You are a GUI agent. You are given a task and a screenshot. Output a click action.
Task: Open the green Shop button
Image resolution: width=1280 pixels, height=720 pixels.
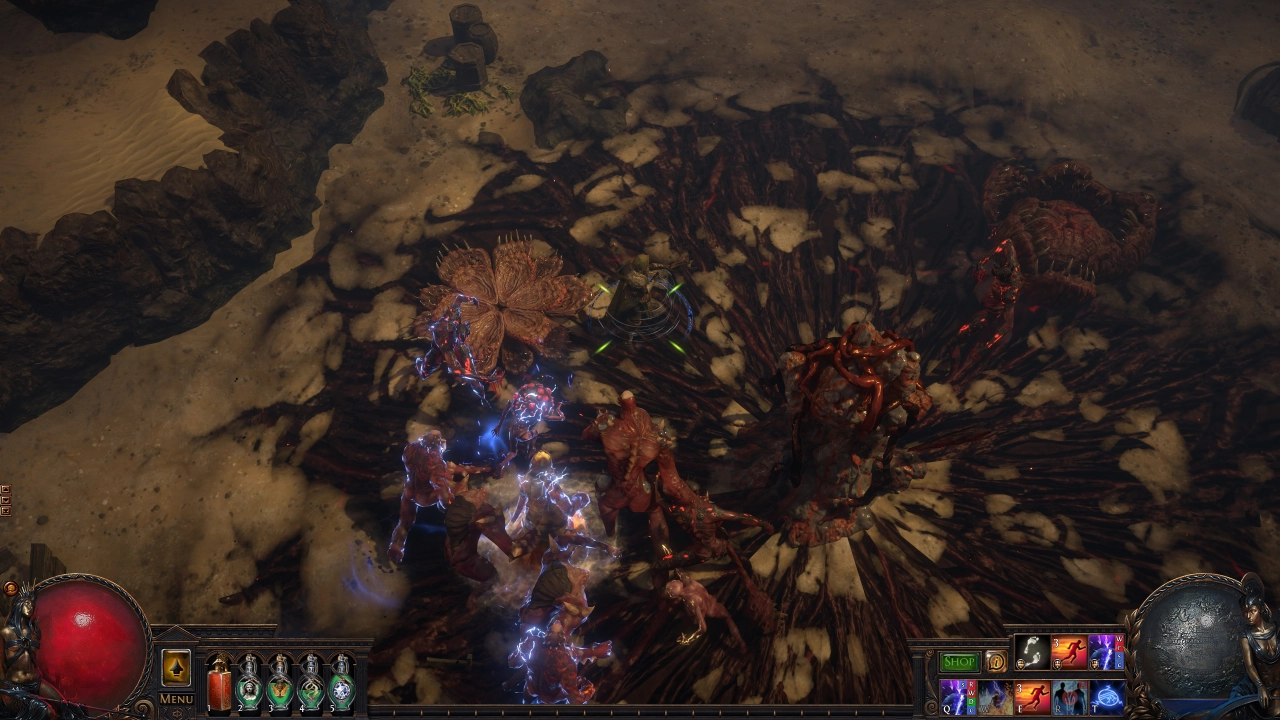coord(959,662)
